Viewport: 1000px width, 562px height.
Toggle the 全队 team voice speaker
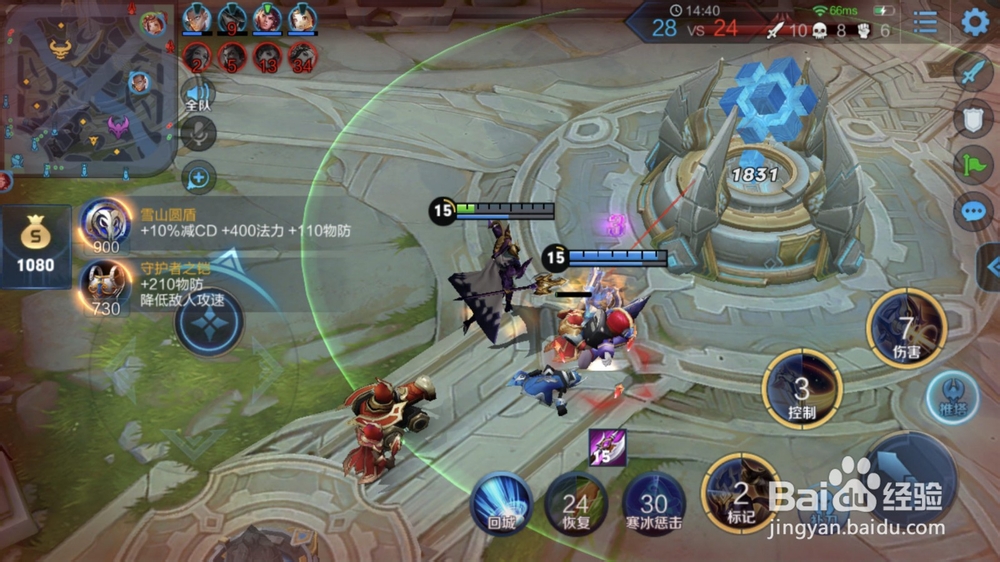point(198,95)
